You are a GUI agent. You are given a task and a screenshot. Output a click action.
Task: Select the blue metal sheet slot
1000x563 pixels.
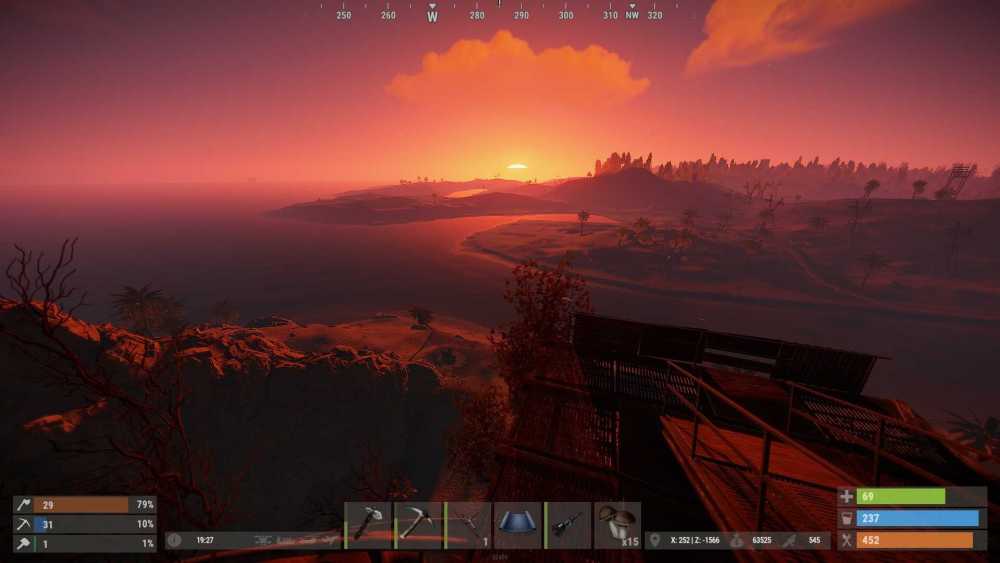[518, 525]
